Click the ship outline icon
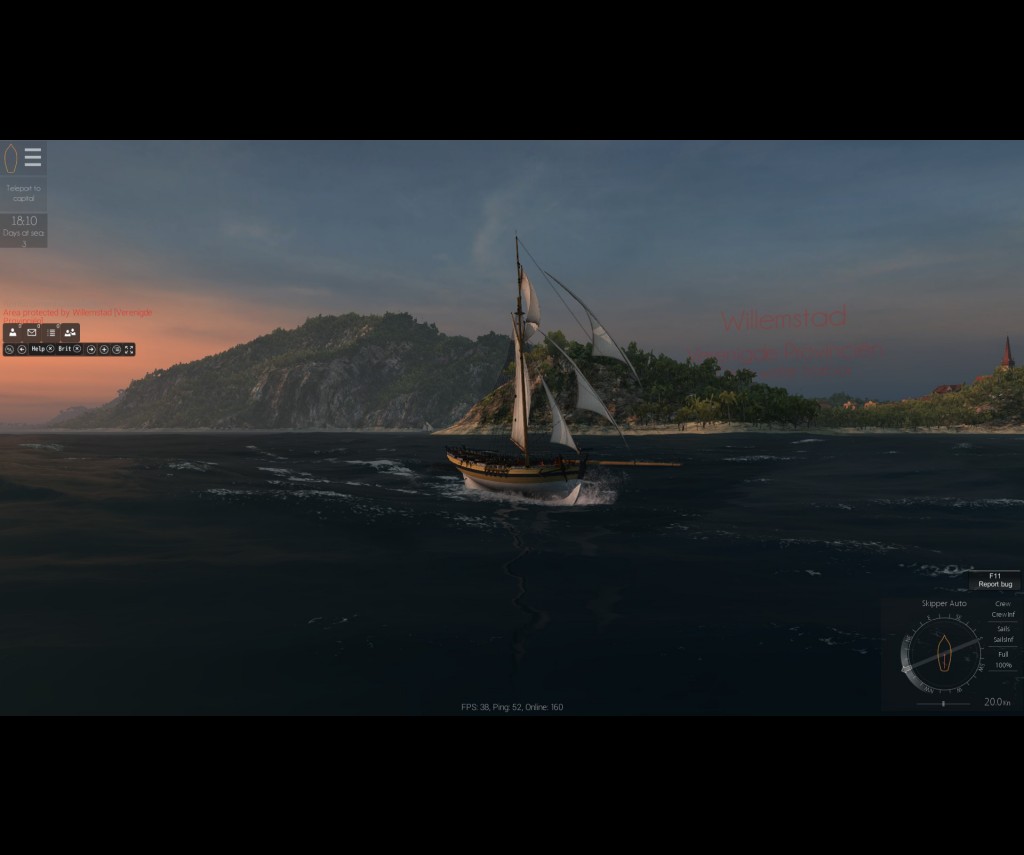 tap(11, 158)
